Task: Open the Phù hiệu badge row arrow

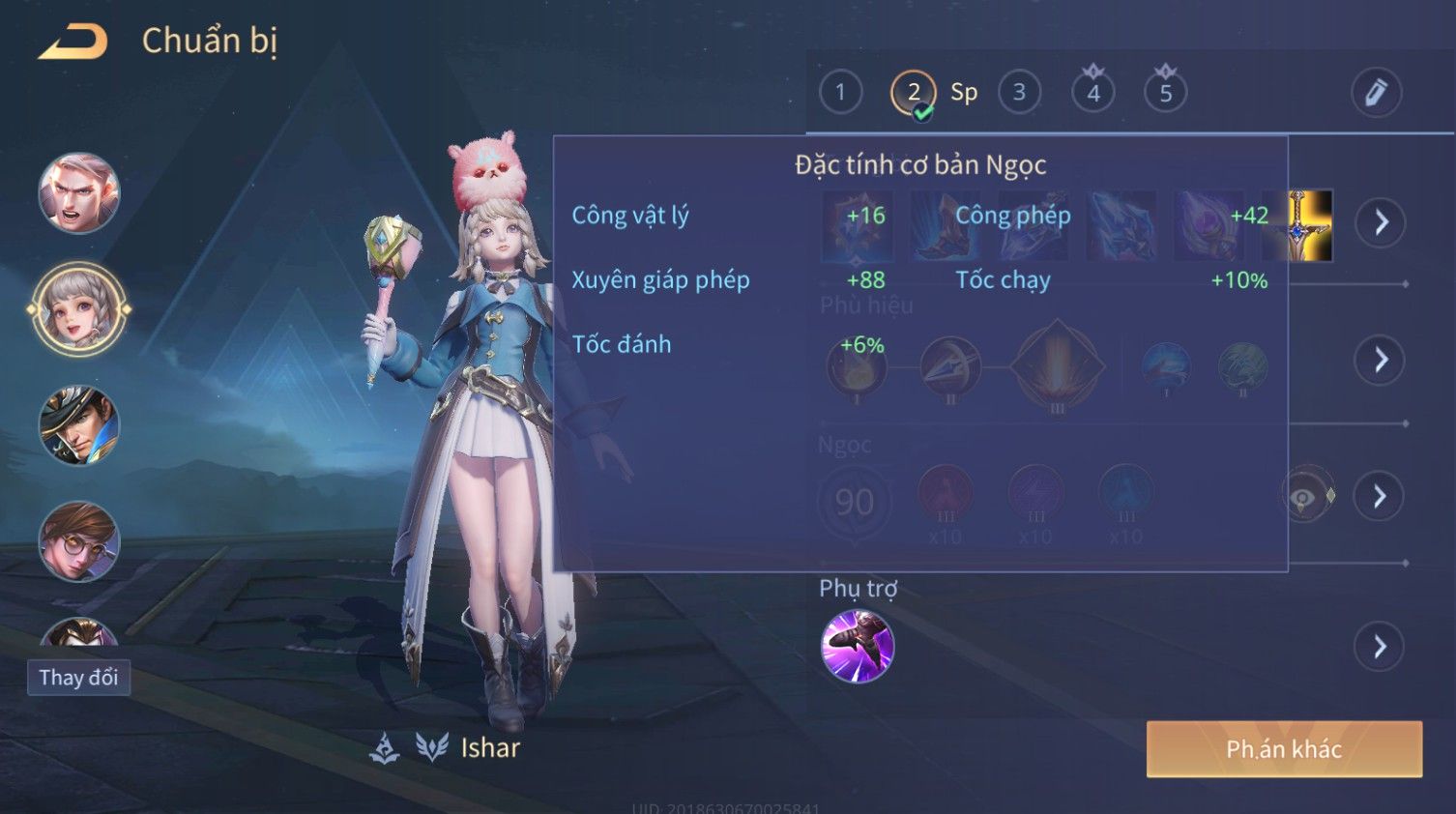Action: [1381, 361]
